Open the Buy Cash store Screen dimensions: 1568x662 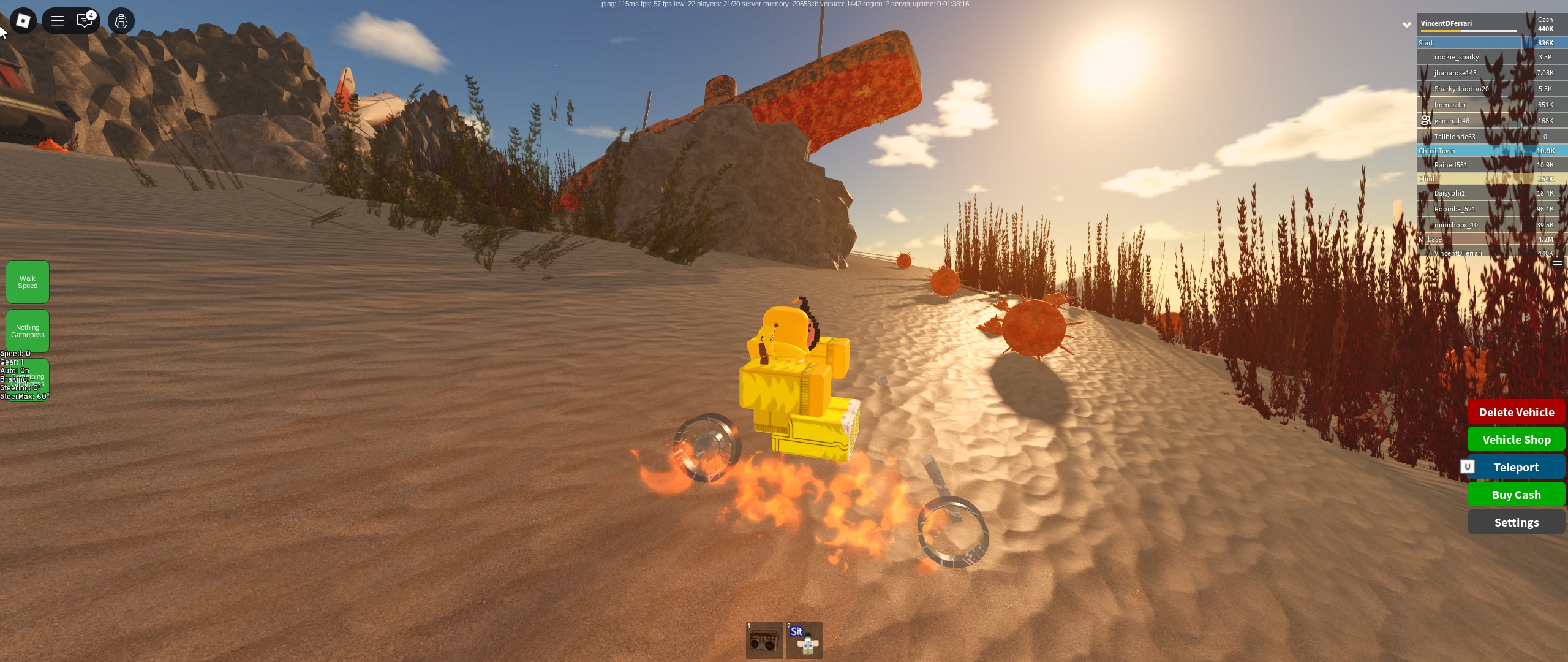[1516, 495]
